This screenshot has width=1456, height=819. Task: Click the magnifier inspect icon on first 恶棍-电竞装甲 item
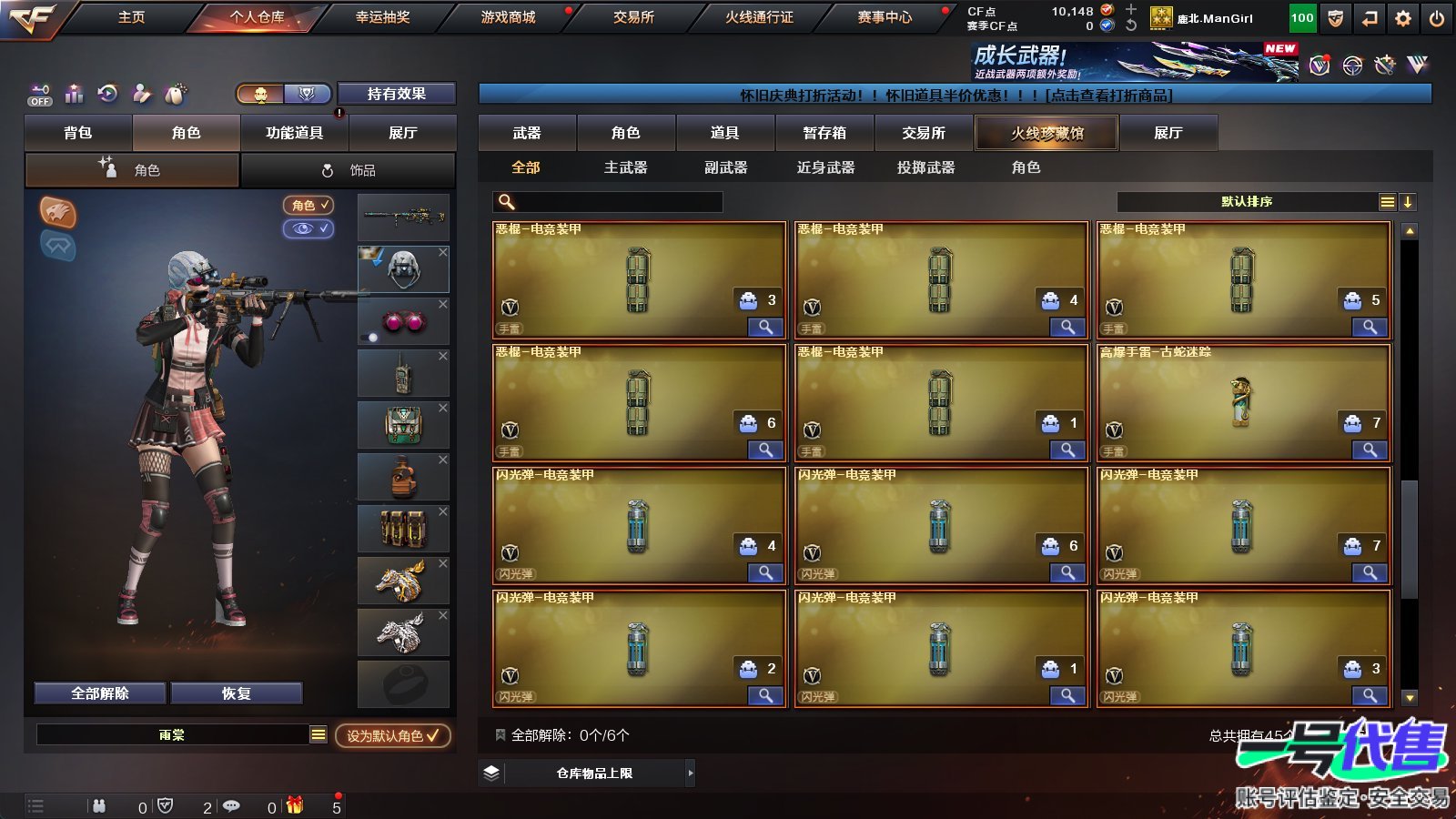click(x=767, y=325)
